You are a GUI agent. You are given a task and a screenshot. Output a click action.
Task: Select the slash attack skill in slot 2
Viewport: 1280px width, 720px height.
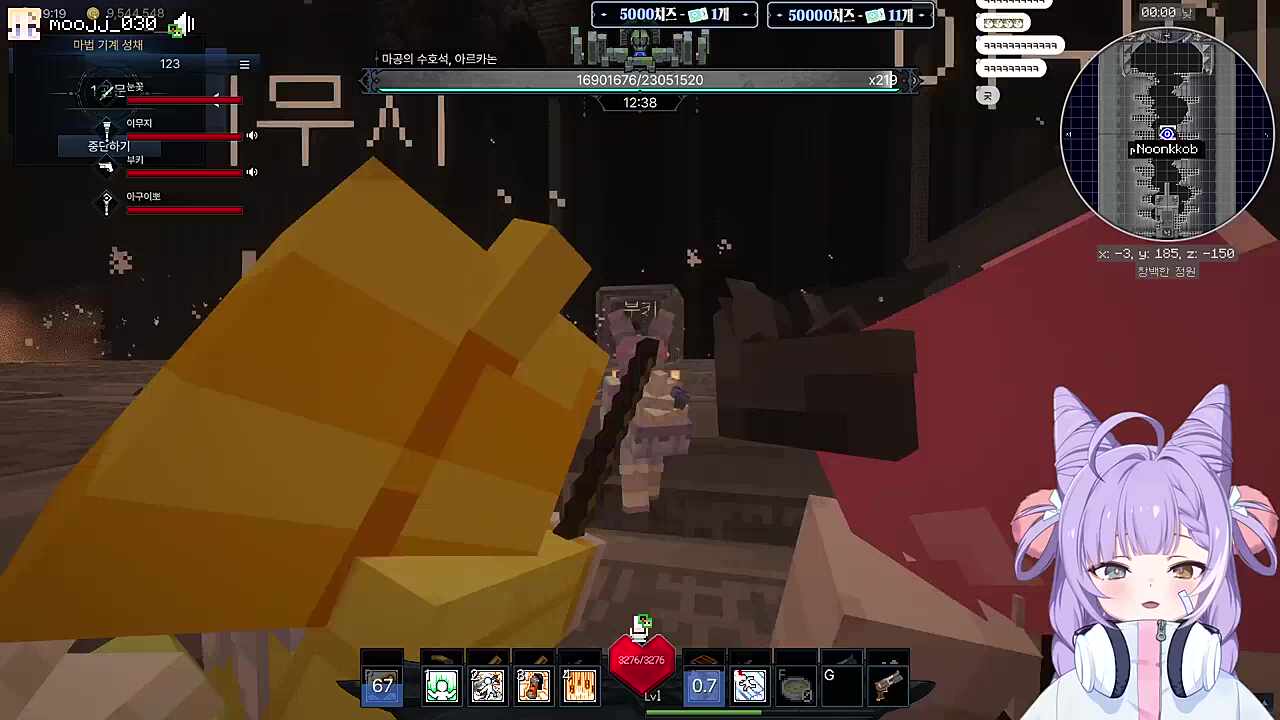pyautogui.click(x=487, y=685)
